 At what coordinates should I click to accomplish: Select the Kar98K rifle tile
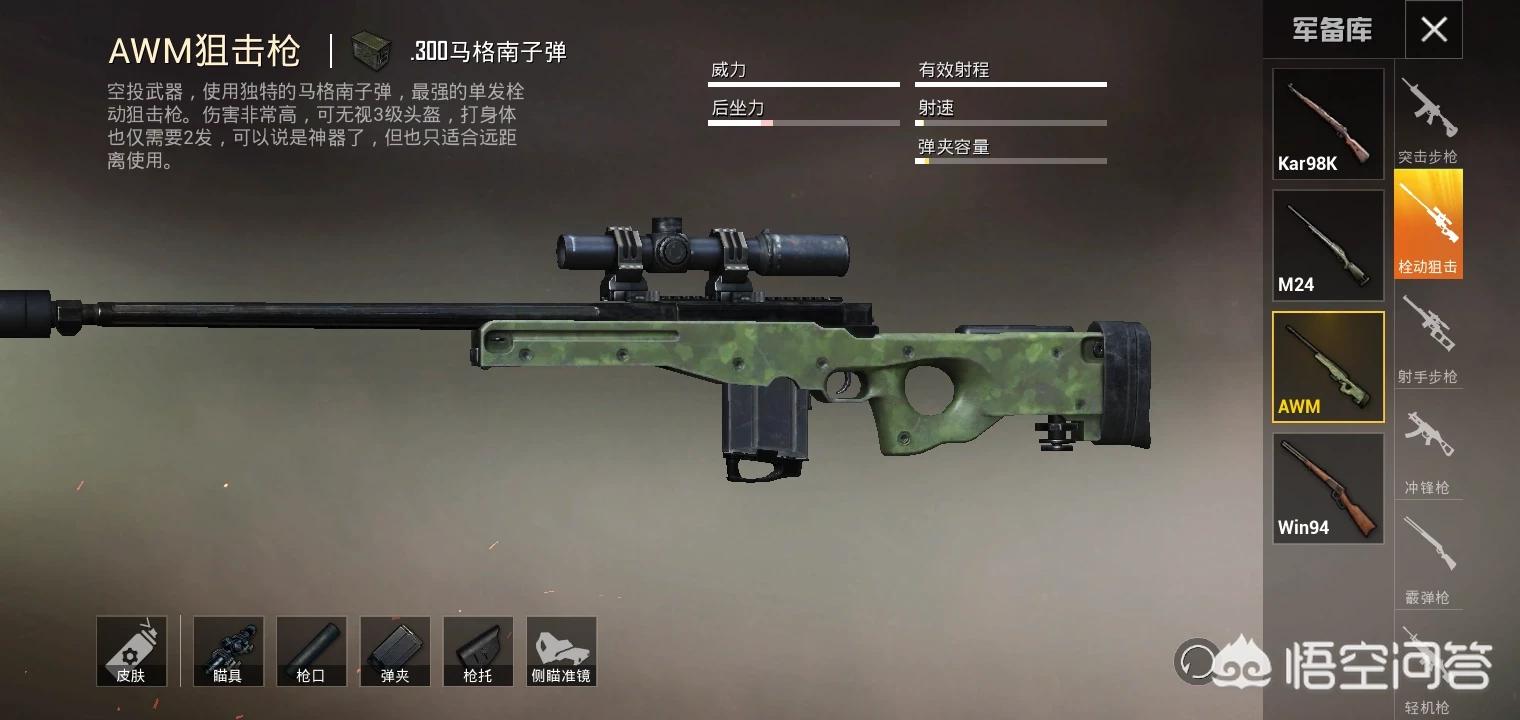(x=1328, y=124)
